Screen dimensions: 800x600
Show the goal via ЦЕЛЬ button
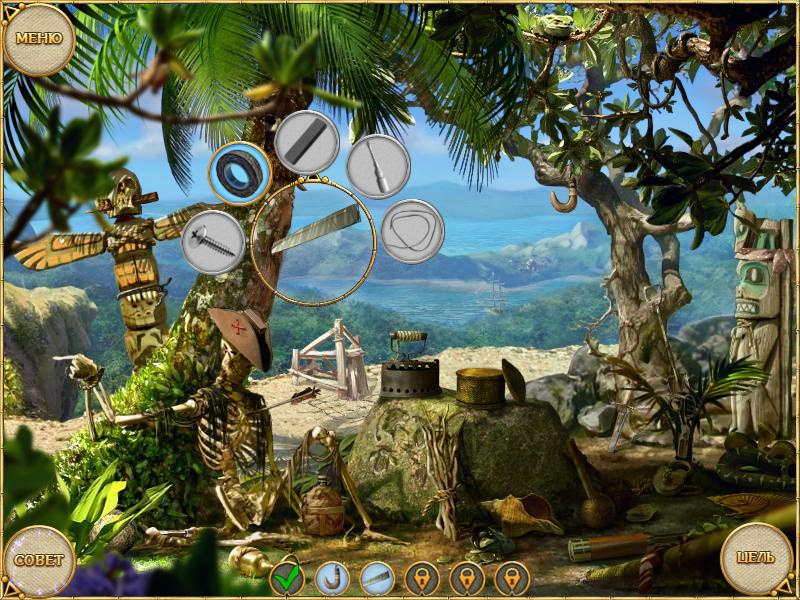757,558
